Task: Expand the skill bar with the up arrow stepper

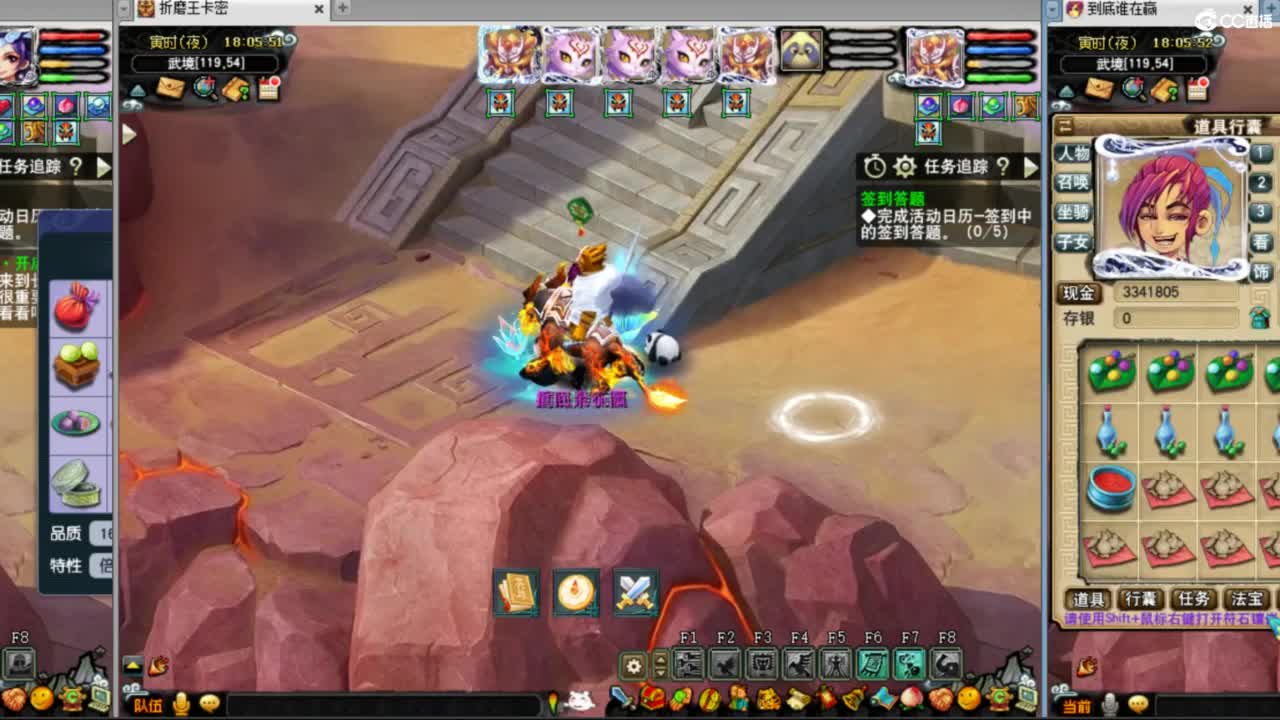Action: [661, 658]
